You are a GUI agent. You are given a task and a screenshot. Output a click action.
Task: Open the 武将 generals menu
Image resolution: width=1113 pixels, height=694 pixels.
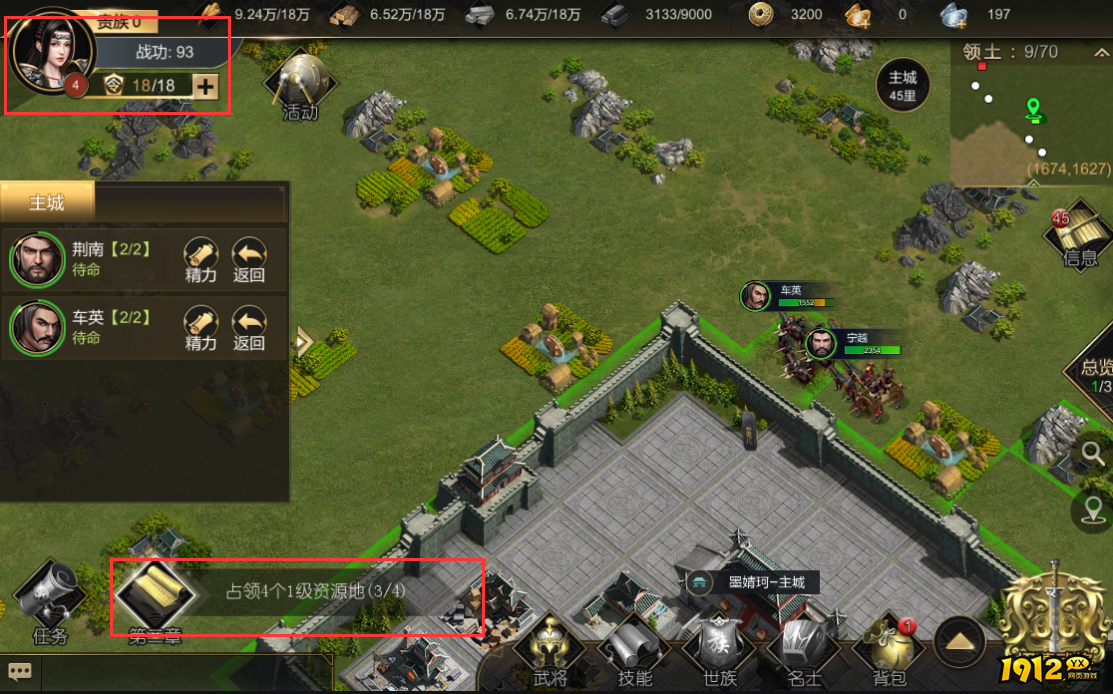[x=549, y=650]
